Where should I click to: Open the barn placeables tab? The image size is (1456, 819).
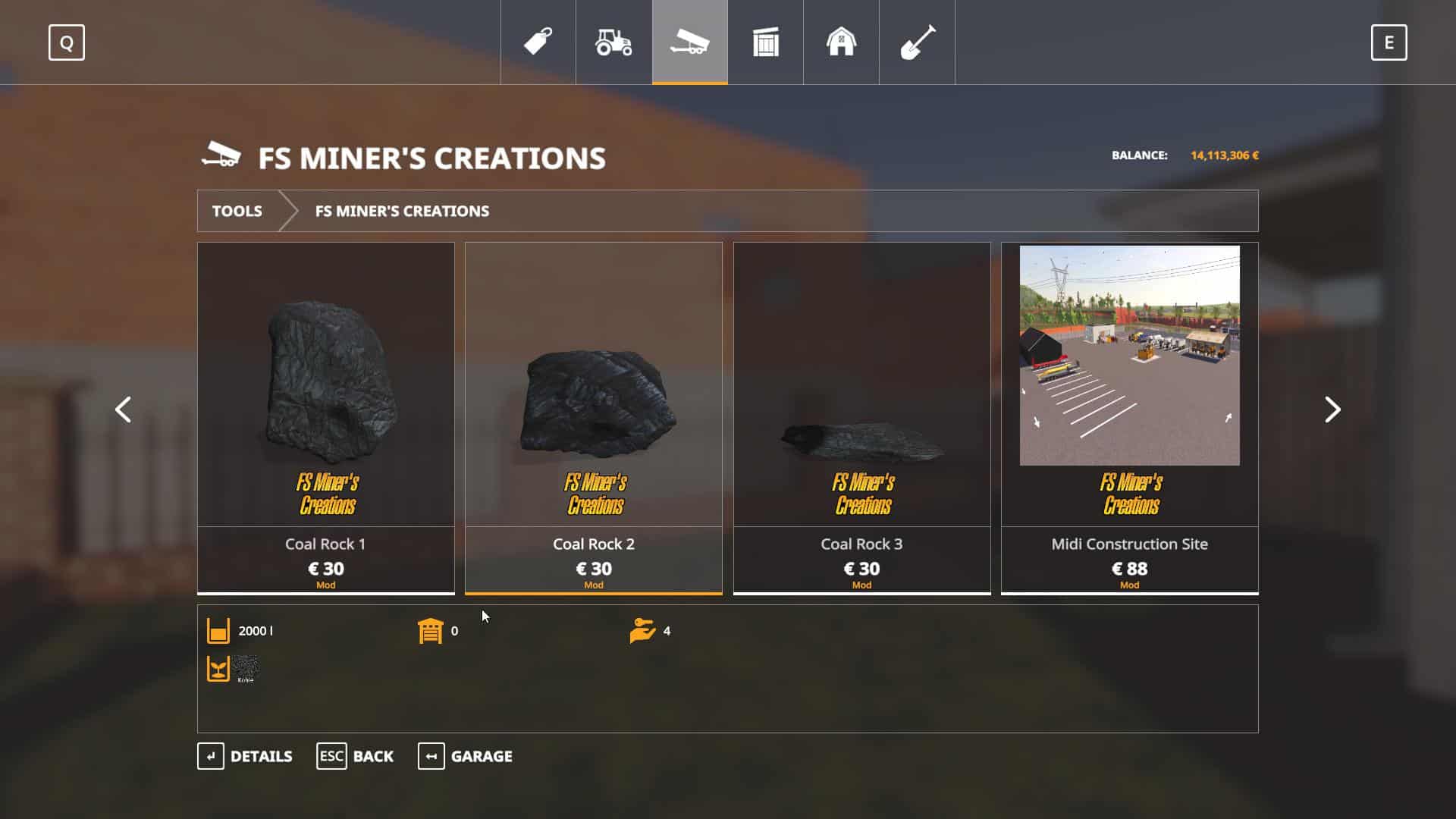tap(841, 42)
